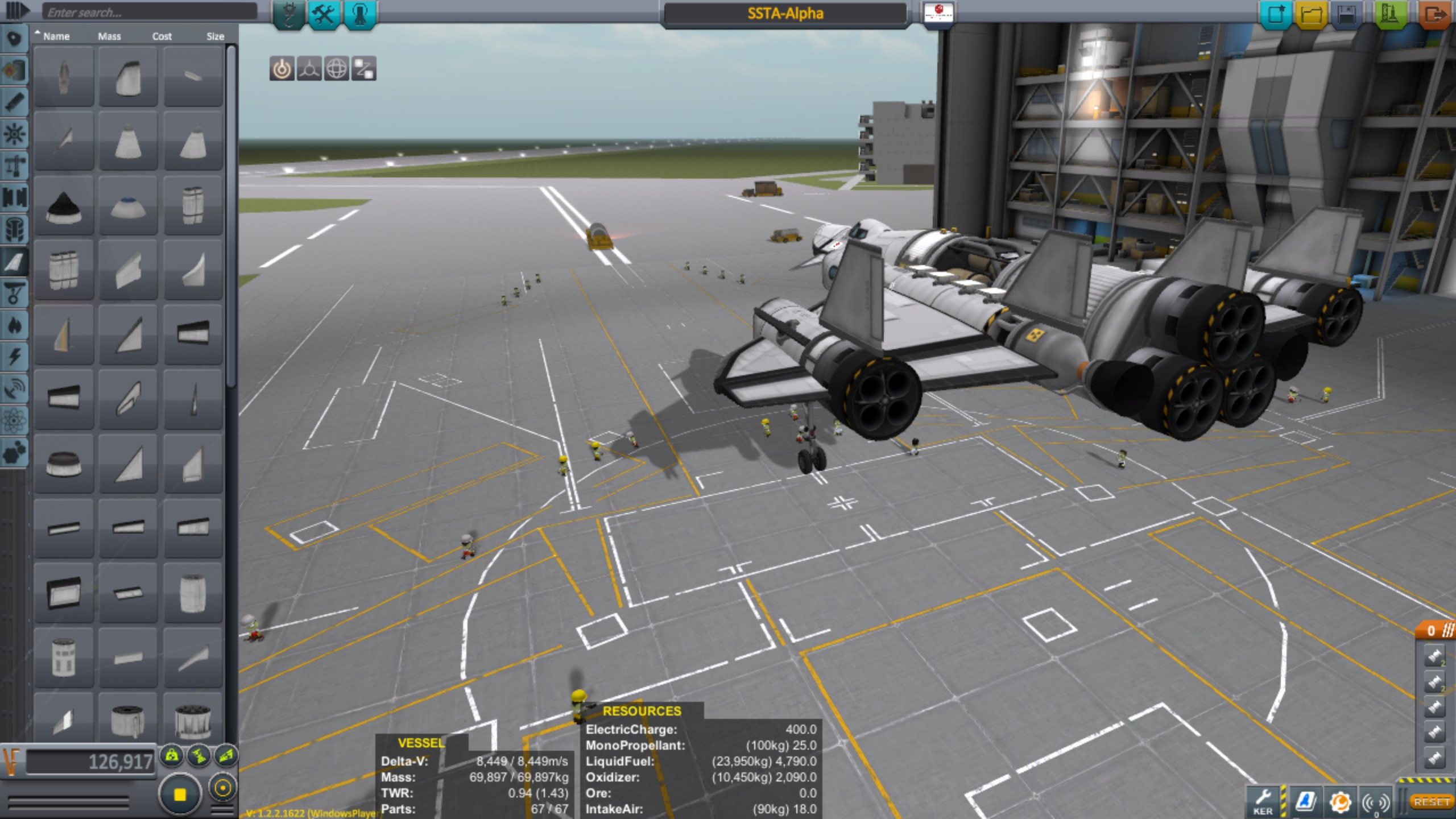This screenshot has height=819, width=1456.
Task: Exit the hangar with the orange button
Action: (1434, 14)
